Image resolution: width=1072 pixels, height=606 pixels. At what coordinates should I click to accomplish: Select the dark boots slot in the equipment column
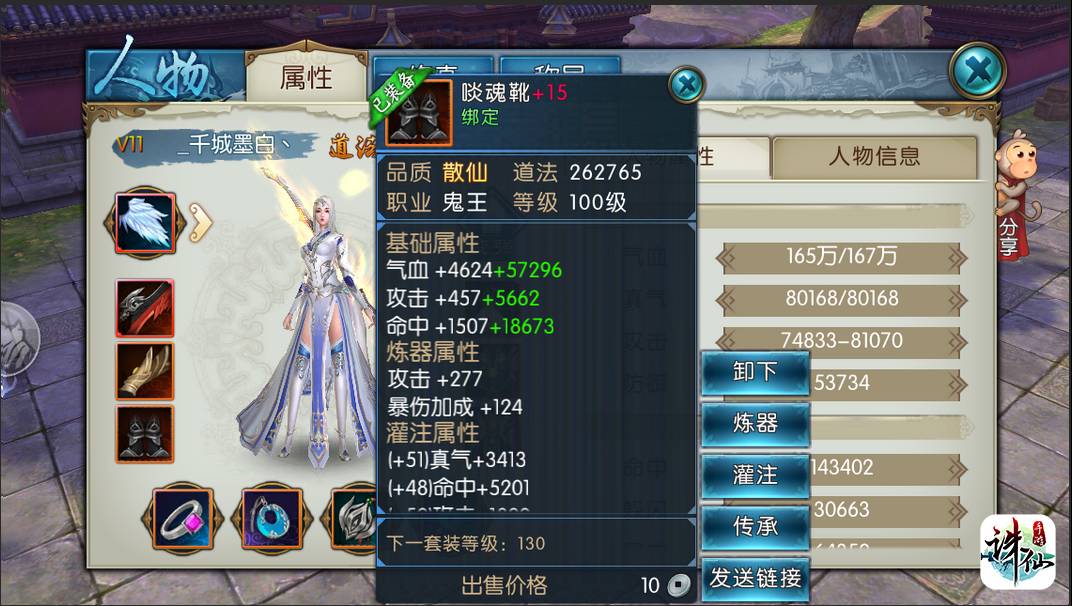[x=145, y=433]
